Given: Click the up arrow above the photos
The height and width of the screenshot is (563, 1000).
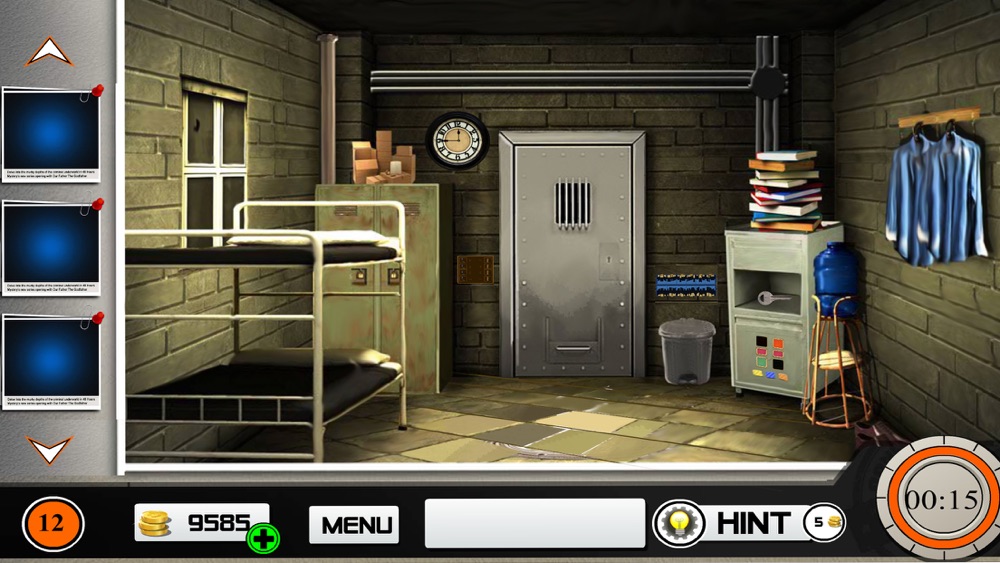Looking at the screenshot, I should click(x=49, y=52).
